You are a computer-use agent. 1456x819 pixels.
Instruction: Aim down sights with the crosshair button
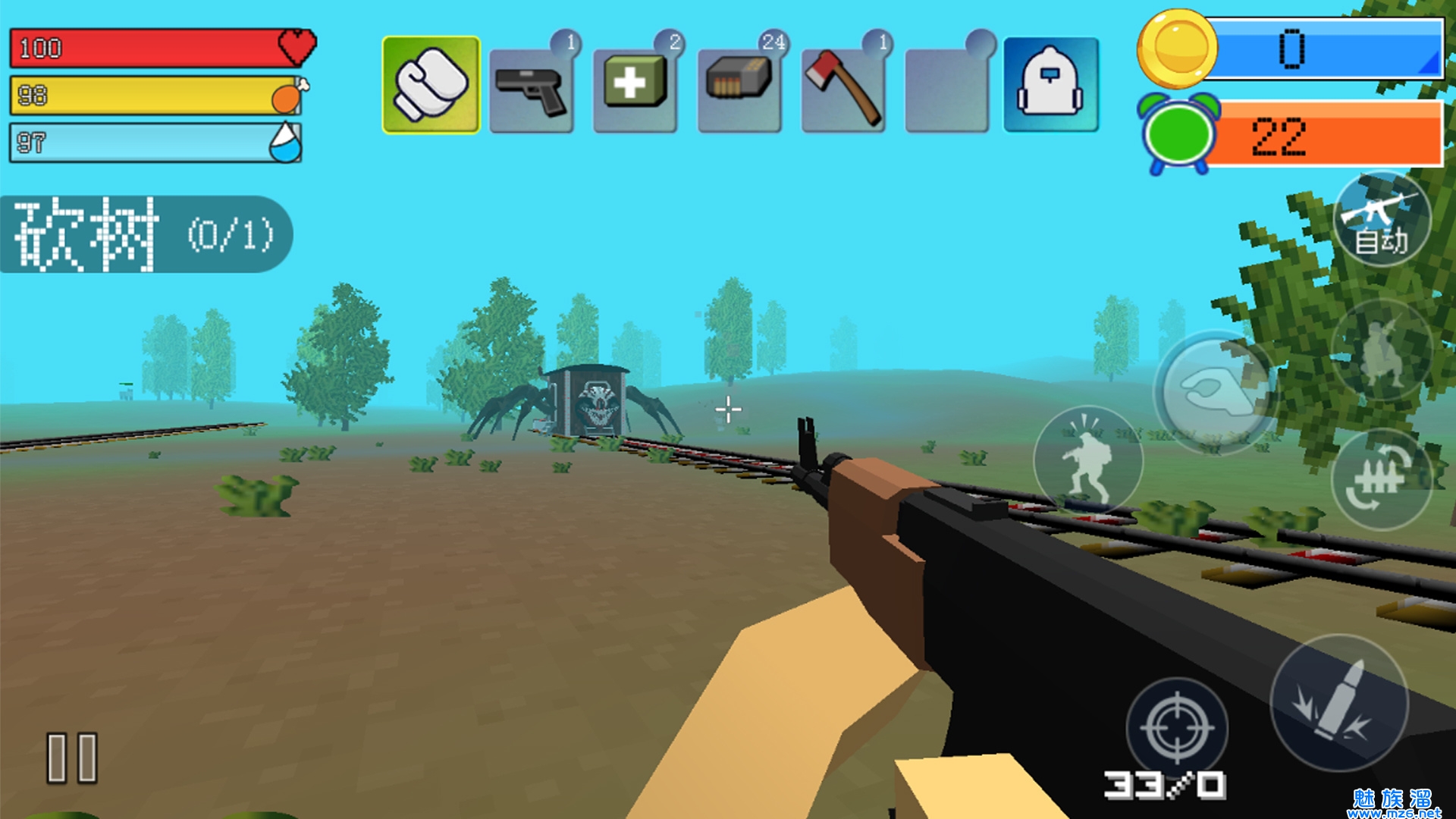click(x=1177, y=728)
